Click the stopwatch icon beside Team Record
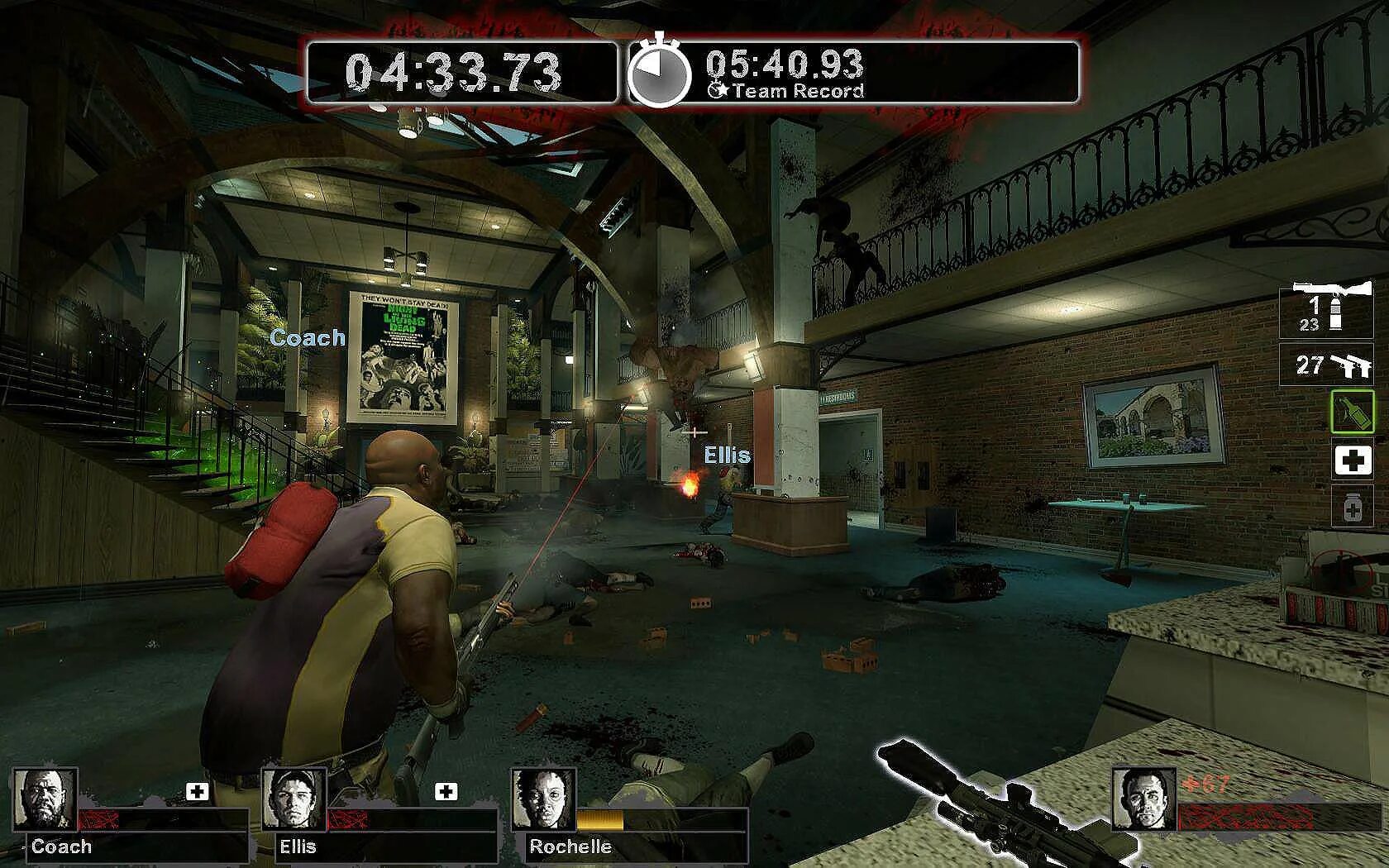 click(659, 73)
